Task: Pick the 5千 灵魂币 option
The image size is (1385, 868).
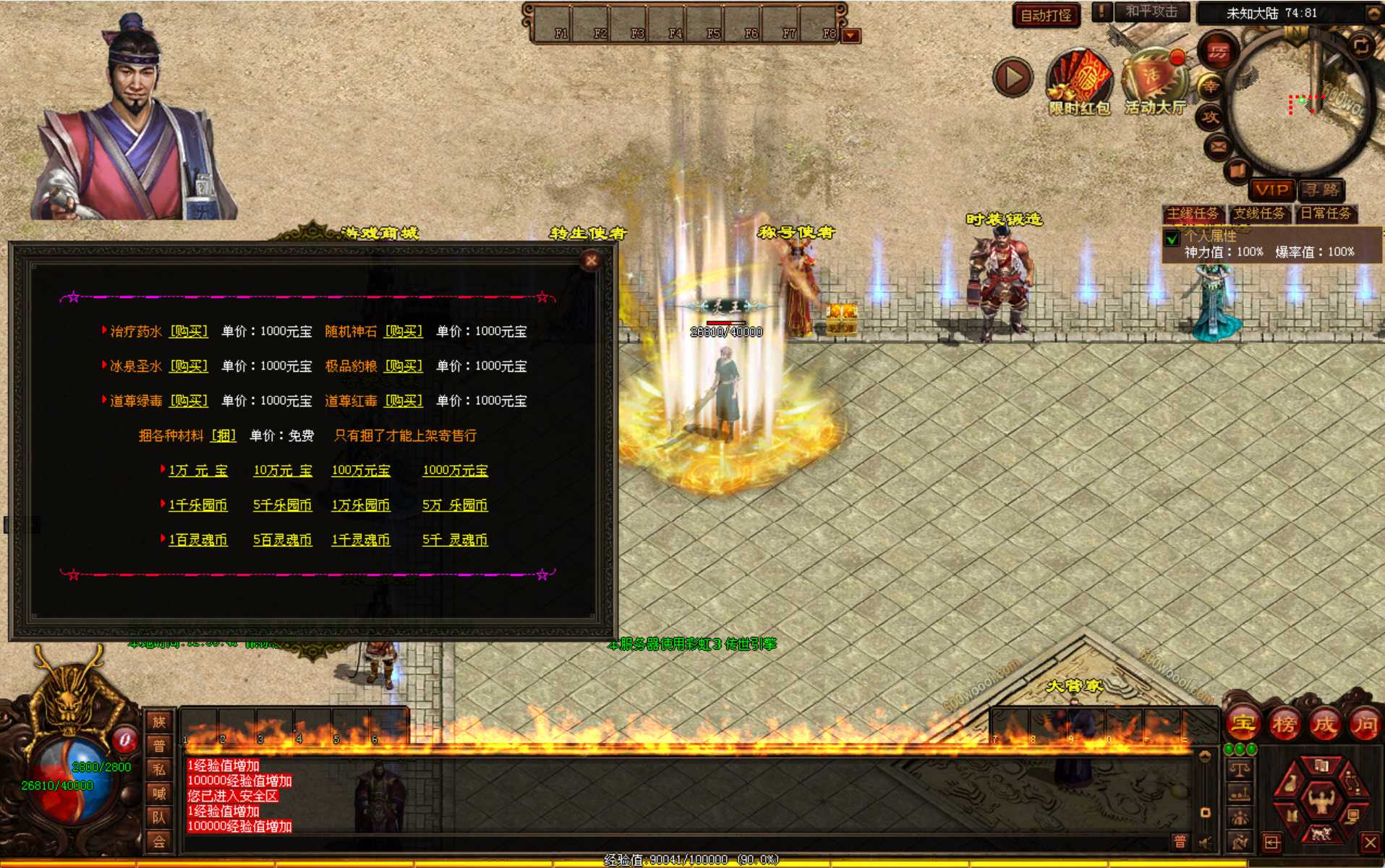Action: (x=455, y=540)
